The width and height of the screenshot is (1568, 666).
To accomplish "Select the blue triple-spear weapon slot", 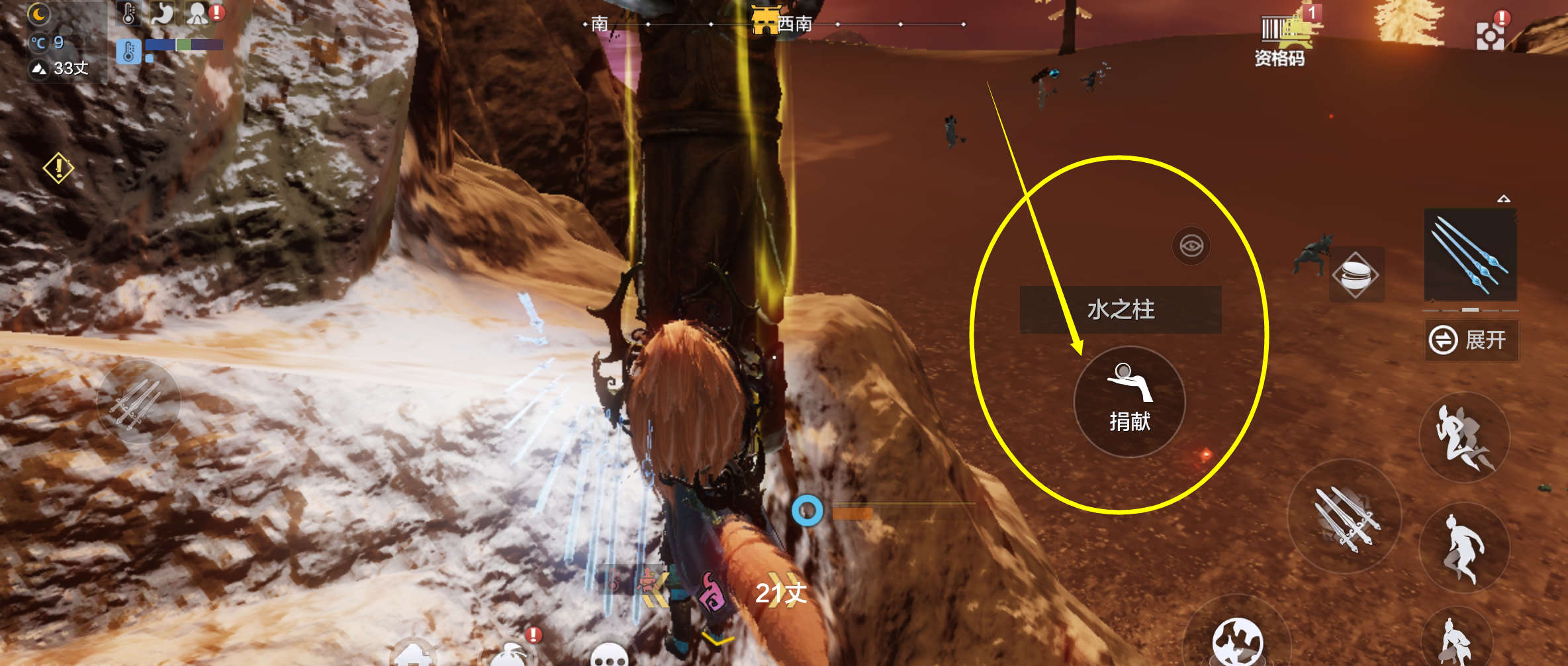I will coord(1469,256).
